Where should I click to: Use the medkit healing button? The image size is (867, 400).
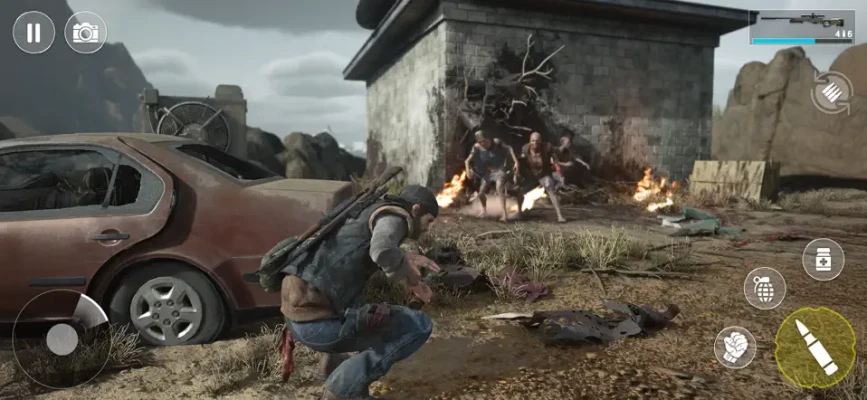coord(823,259)
